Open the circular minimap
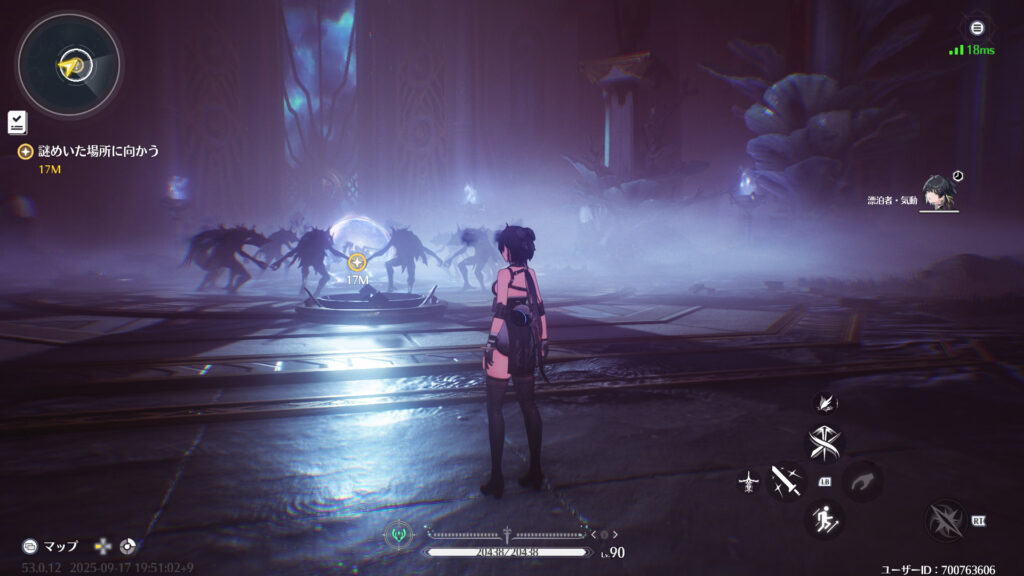Viewport: 1024px width, 576px height. 69,66
